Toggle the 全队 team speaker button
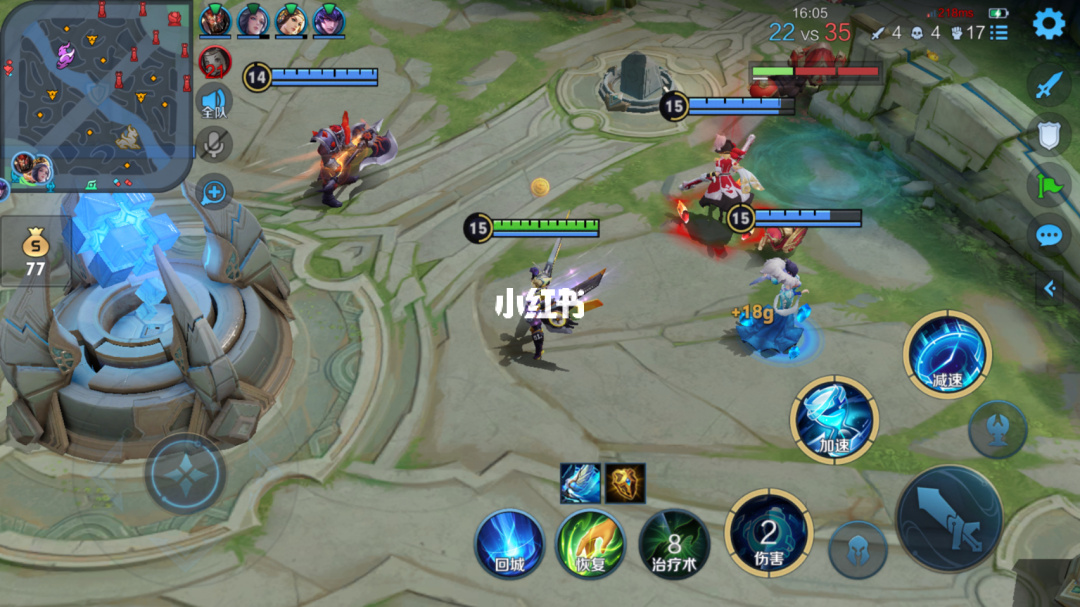This screenshot has width=1080, height=607. pyautogui.click(x=214, y=102)
